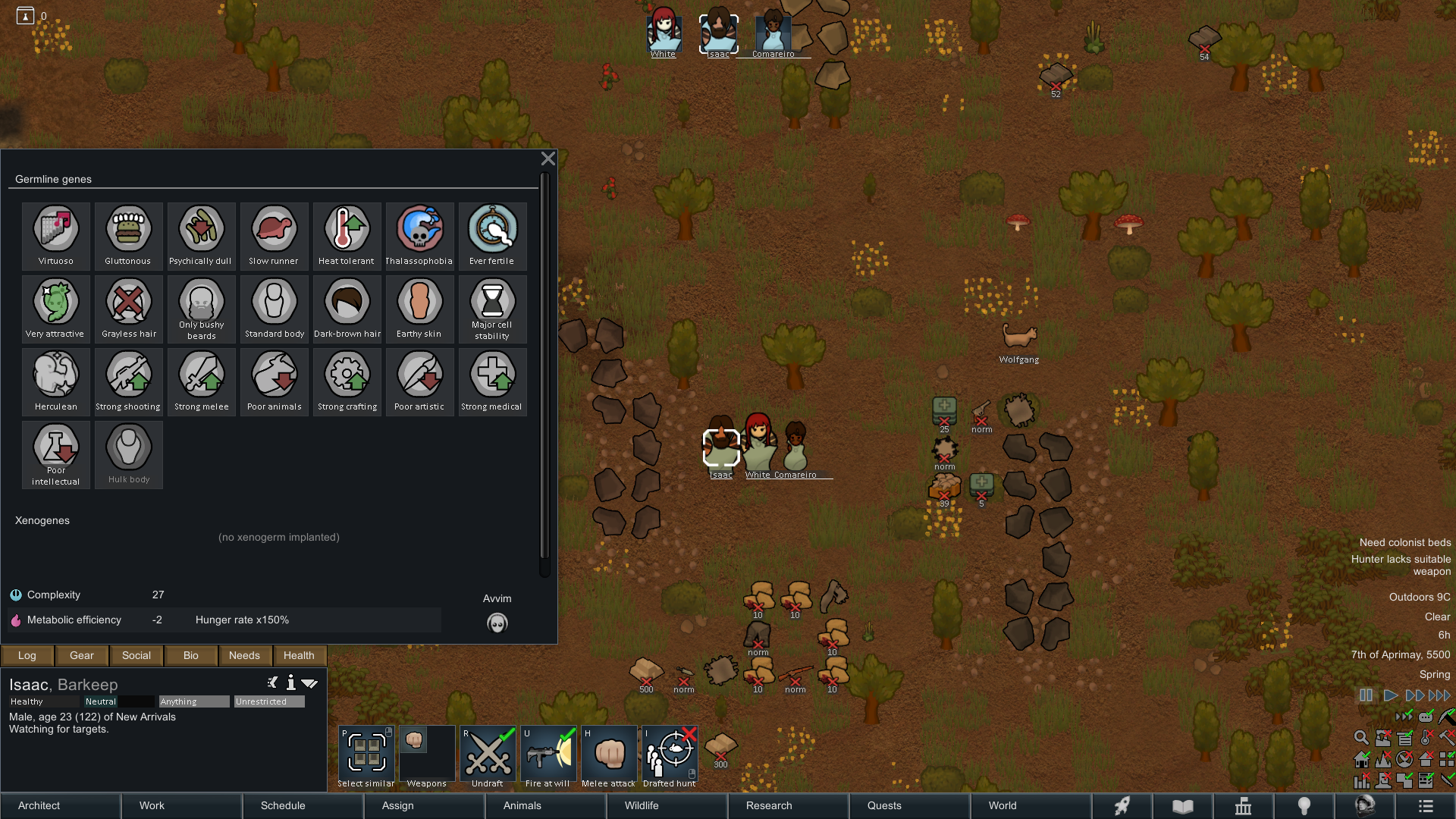Show the Needs tab
The image size is (1456, 819).
tap(244, 655)
